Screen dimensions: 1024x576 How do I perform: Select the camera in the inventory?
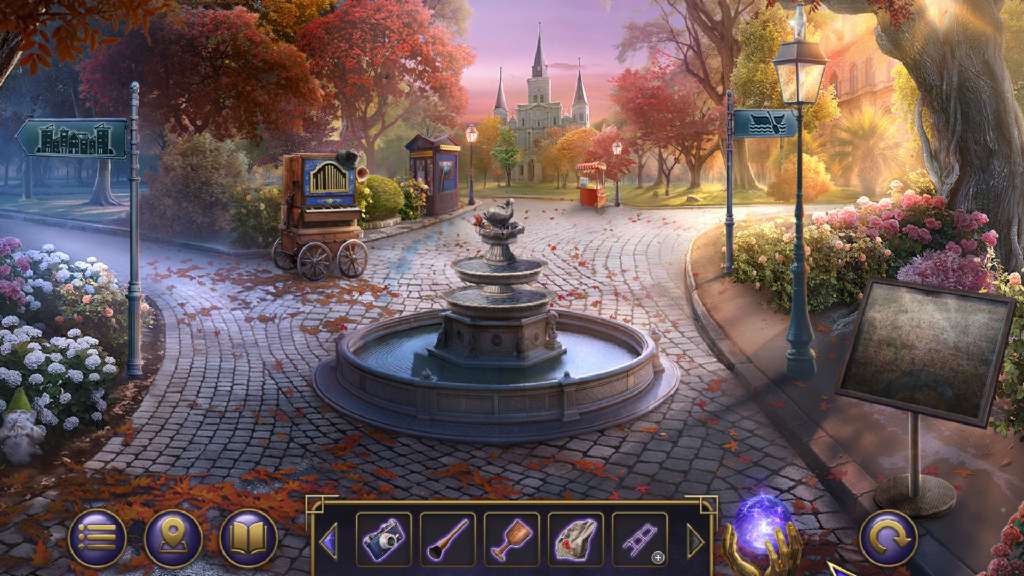point(383,540)
